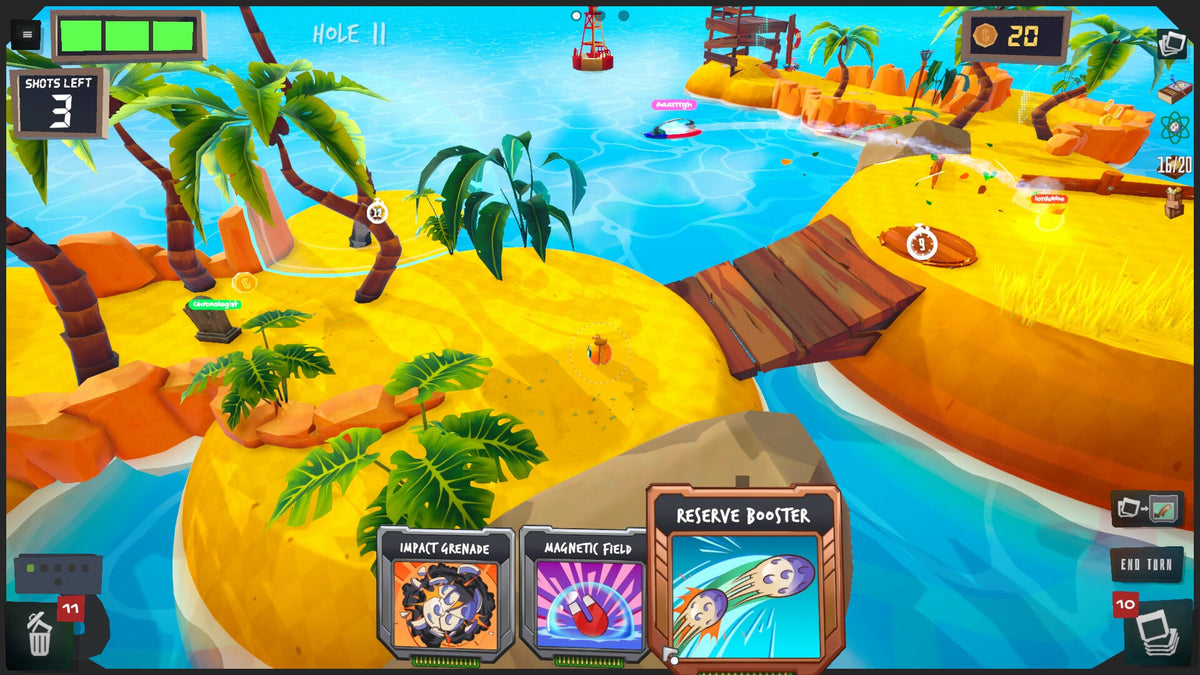Select the atom skull item icon
Viewport: 1200px width, 675px height.
tap(1174, 127)
